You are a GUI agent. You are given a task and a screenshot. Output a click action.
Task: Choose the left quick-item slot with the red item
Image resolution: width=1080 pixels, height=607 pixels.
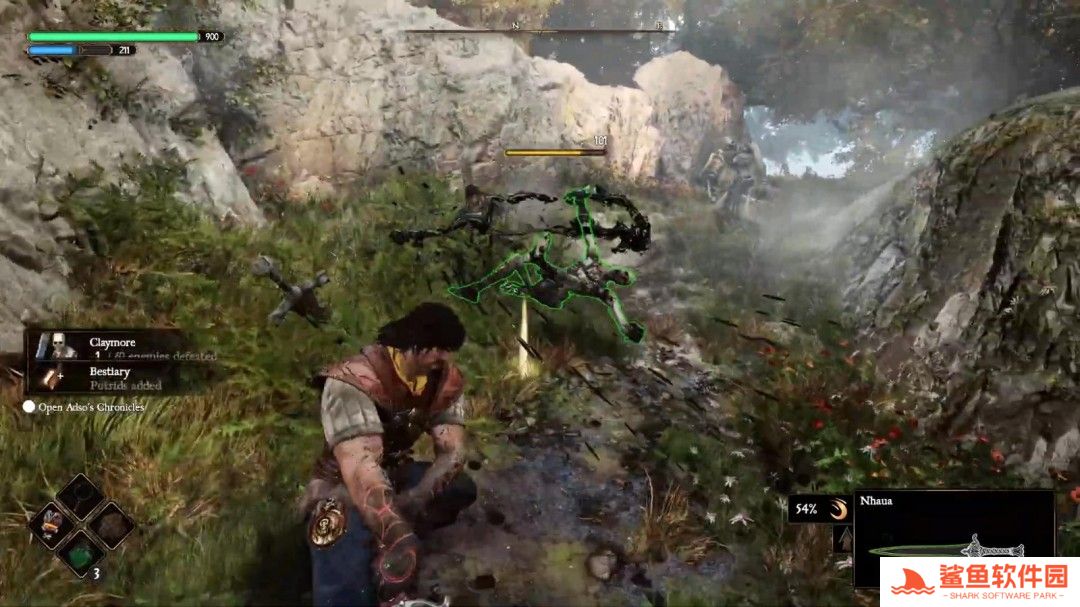coord(50,523)
